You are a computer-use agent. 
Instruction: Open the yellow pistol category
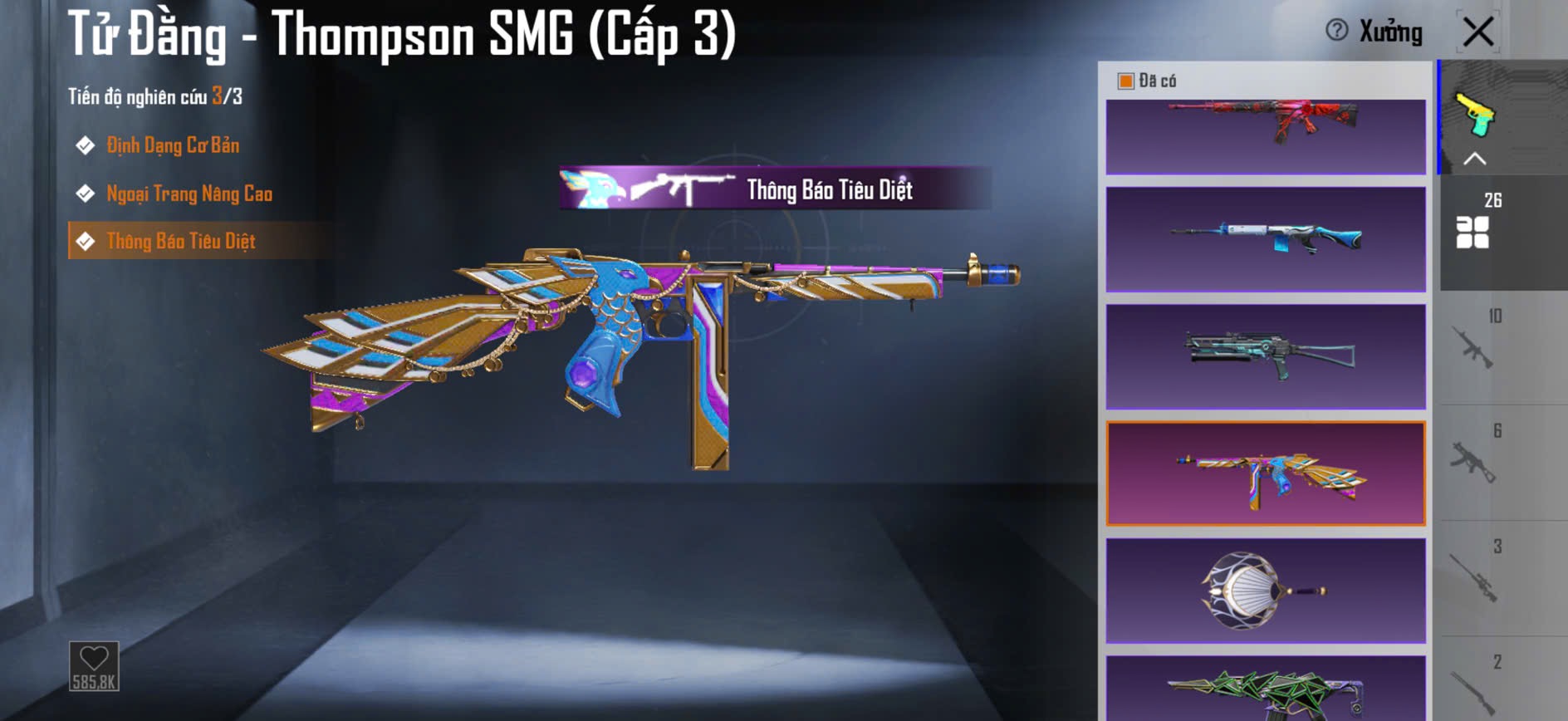click(1475, 114)
